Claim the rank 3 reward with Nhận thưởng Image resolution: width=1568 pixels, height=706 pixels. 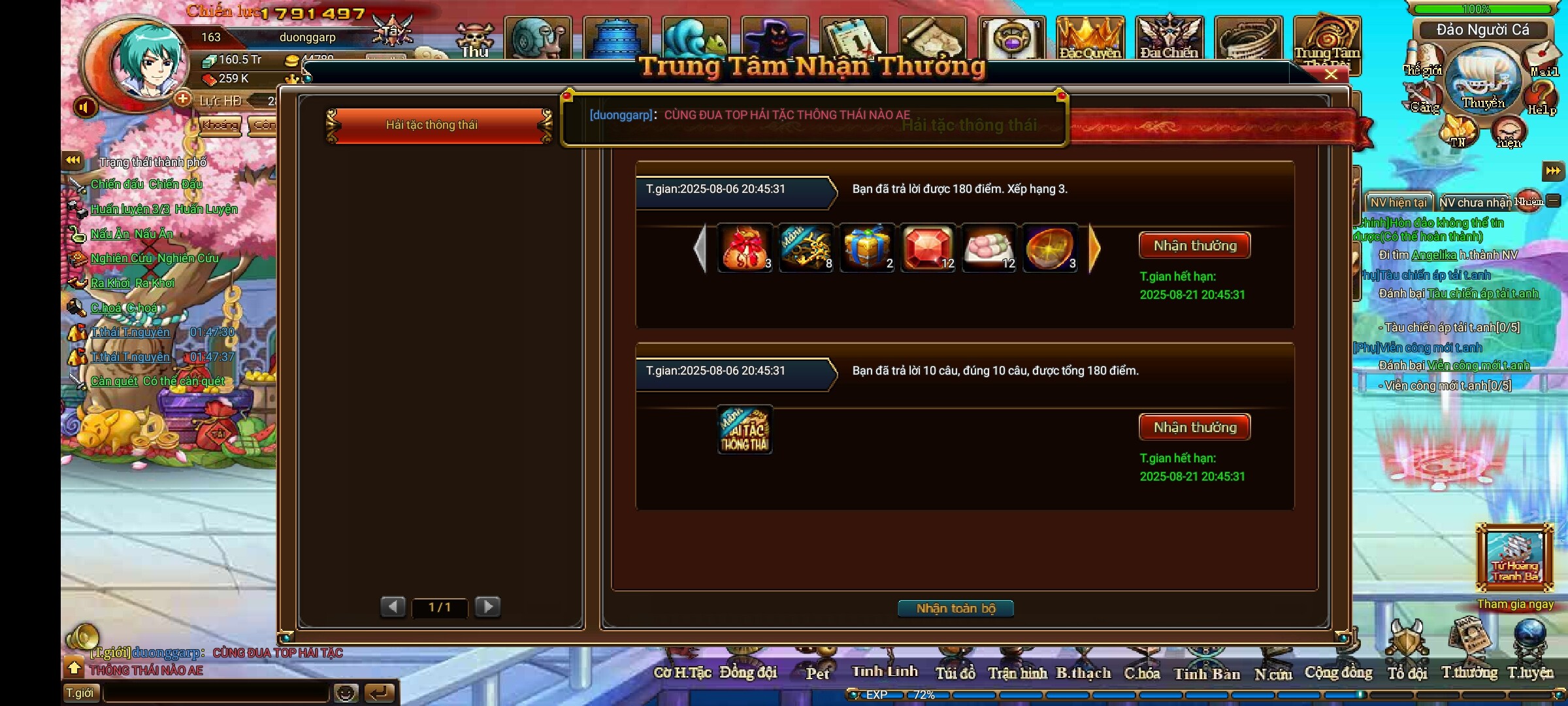pyautogui.click(x=1194, y=246)
